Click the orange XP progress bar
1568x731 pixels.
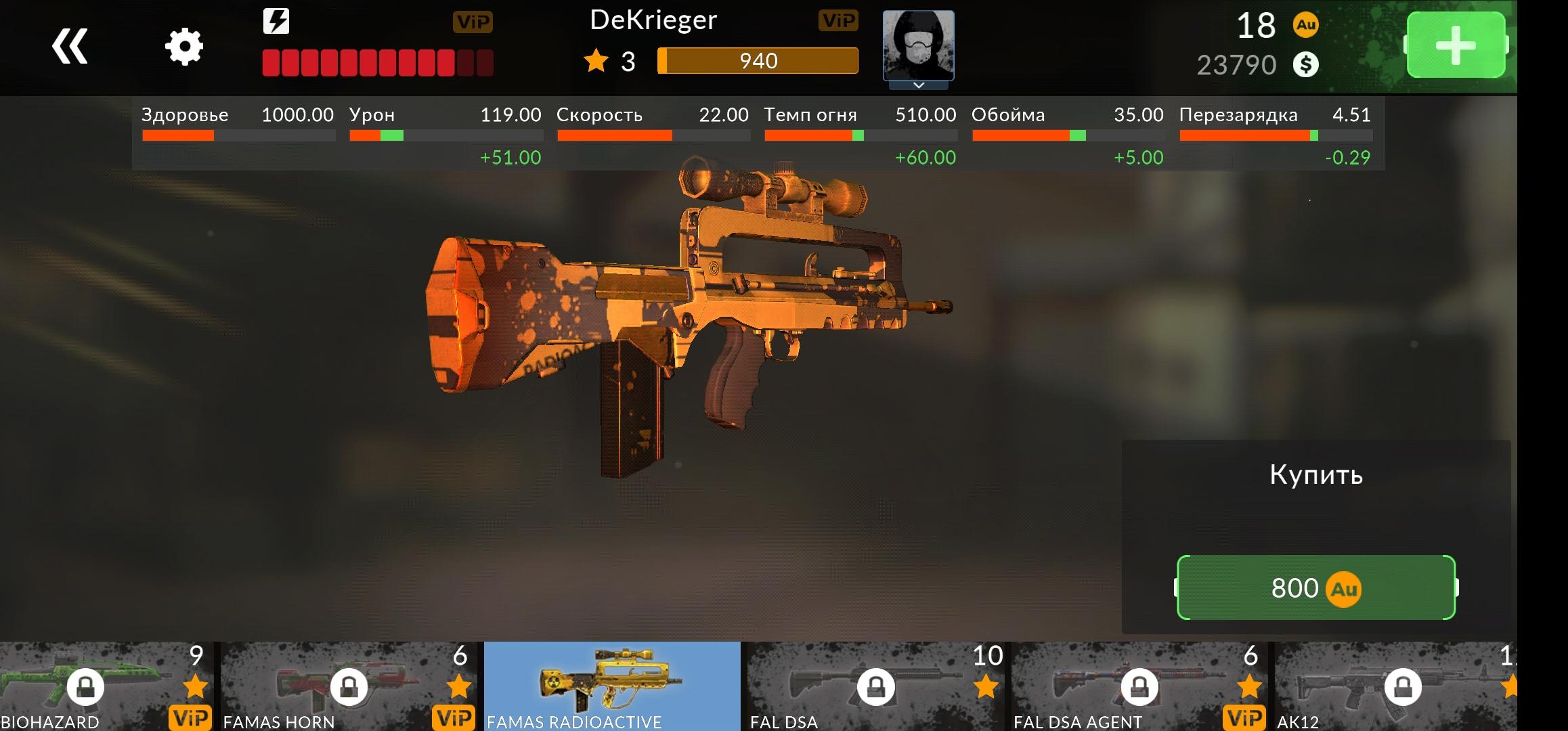757,61
